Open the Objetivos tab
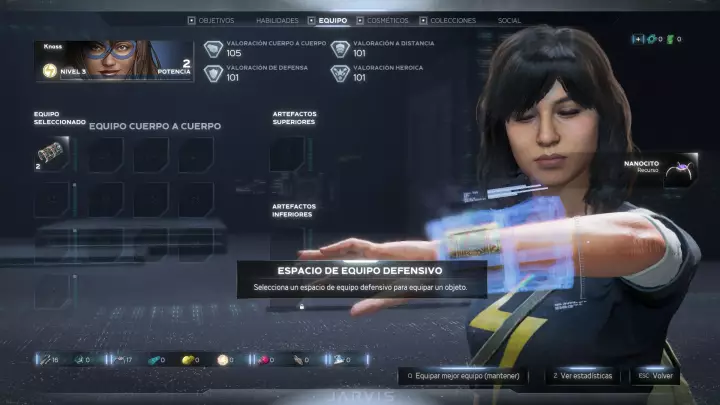Viewport: 720px width, 405px height. pyautogui.click(x=215, y=20)
